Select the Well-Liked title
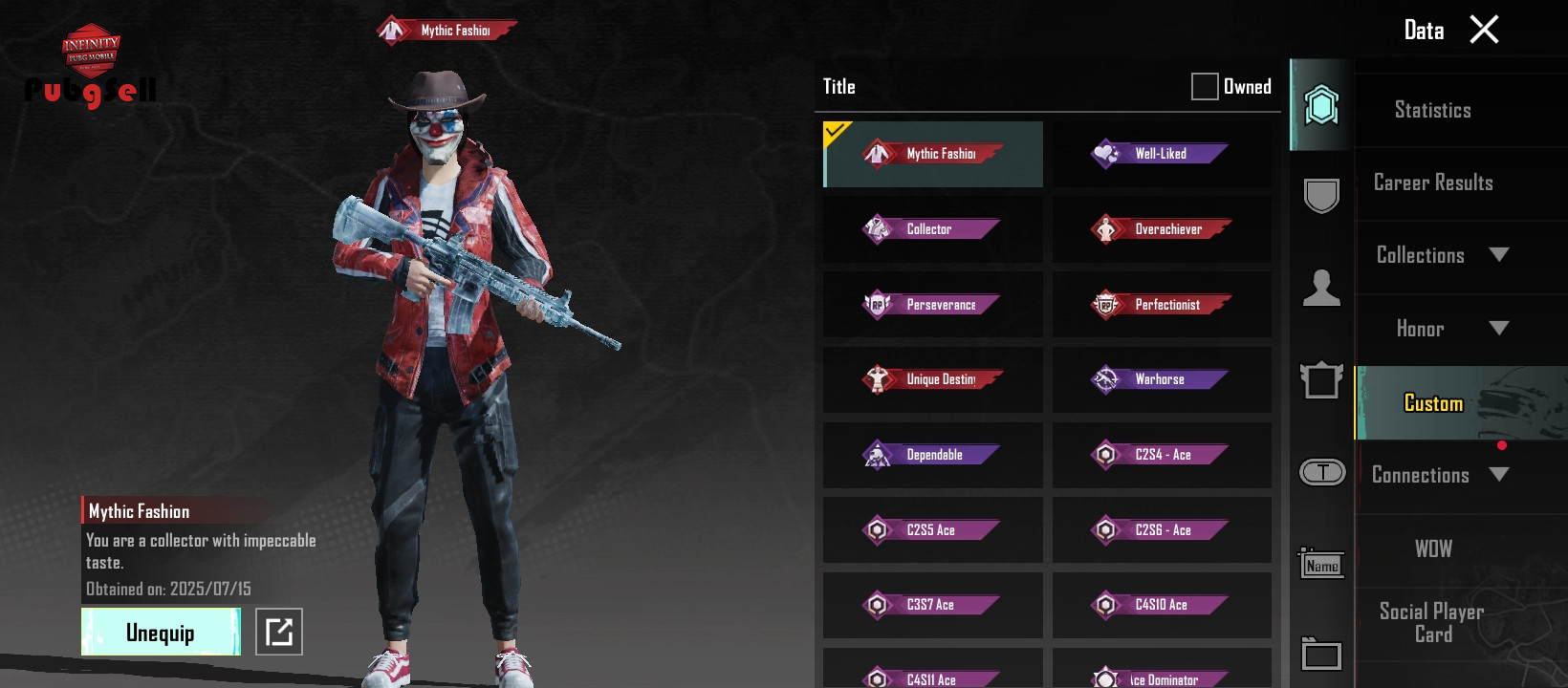The height and width of the screenshot is (688, 1568). [x=1162, y=154]
